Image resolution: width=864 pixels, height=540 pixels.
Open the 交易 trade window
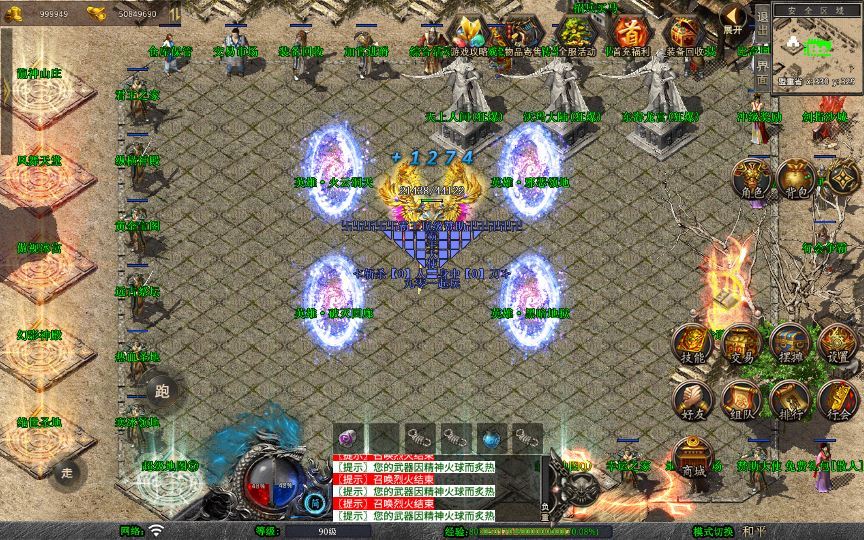[741, 345]
